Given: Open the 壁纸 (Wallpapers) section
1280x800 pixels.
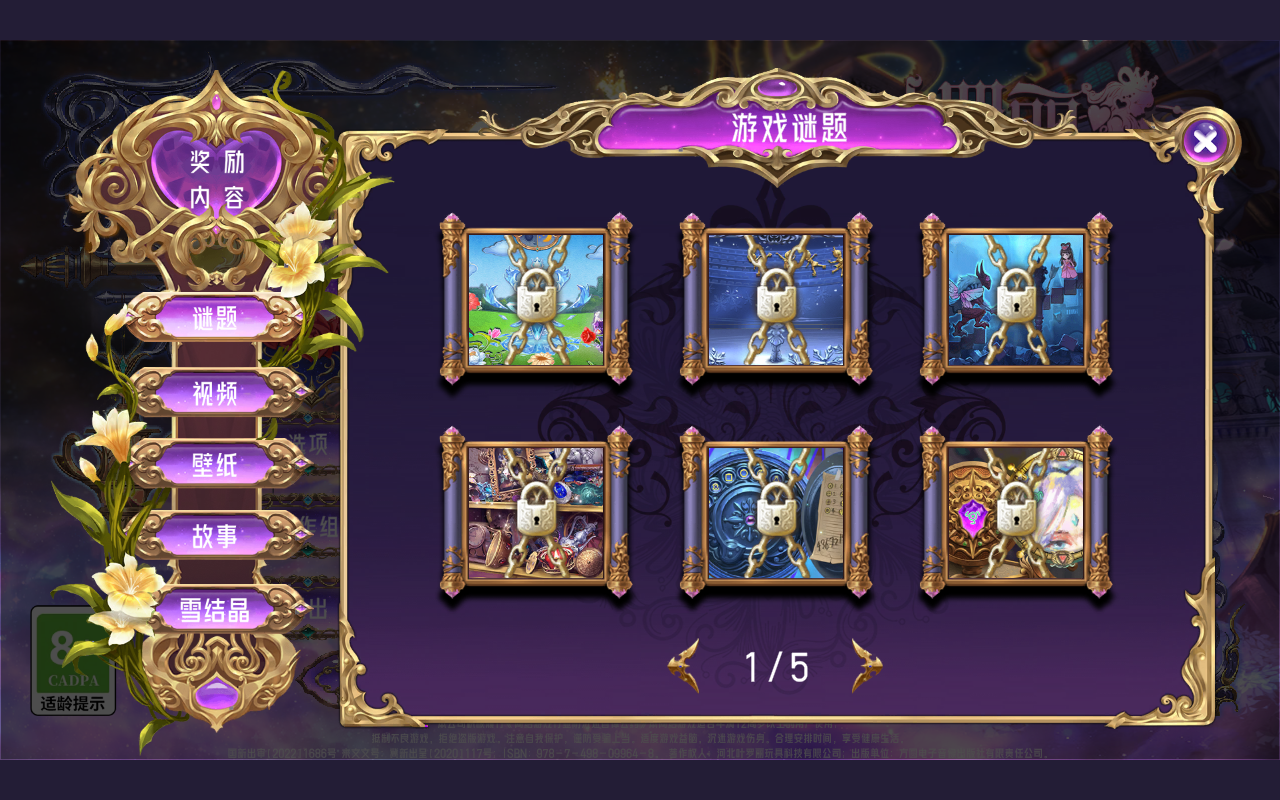Looking at the screenshot, I should click(x=215, y=463).
